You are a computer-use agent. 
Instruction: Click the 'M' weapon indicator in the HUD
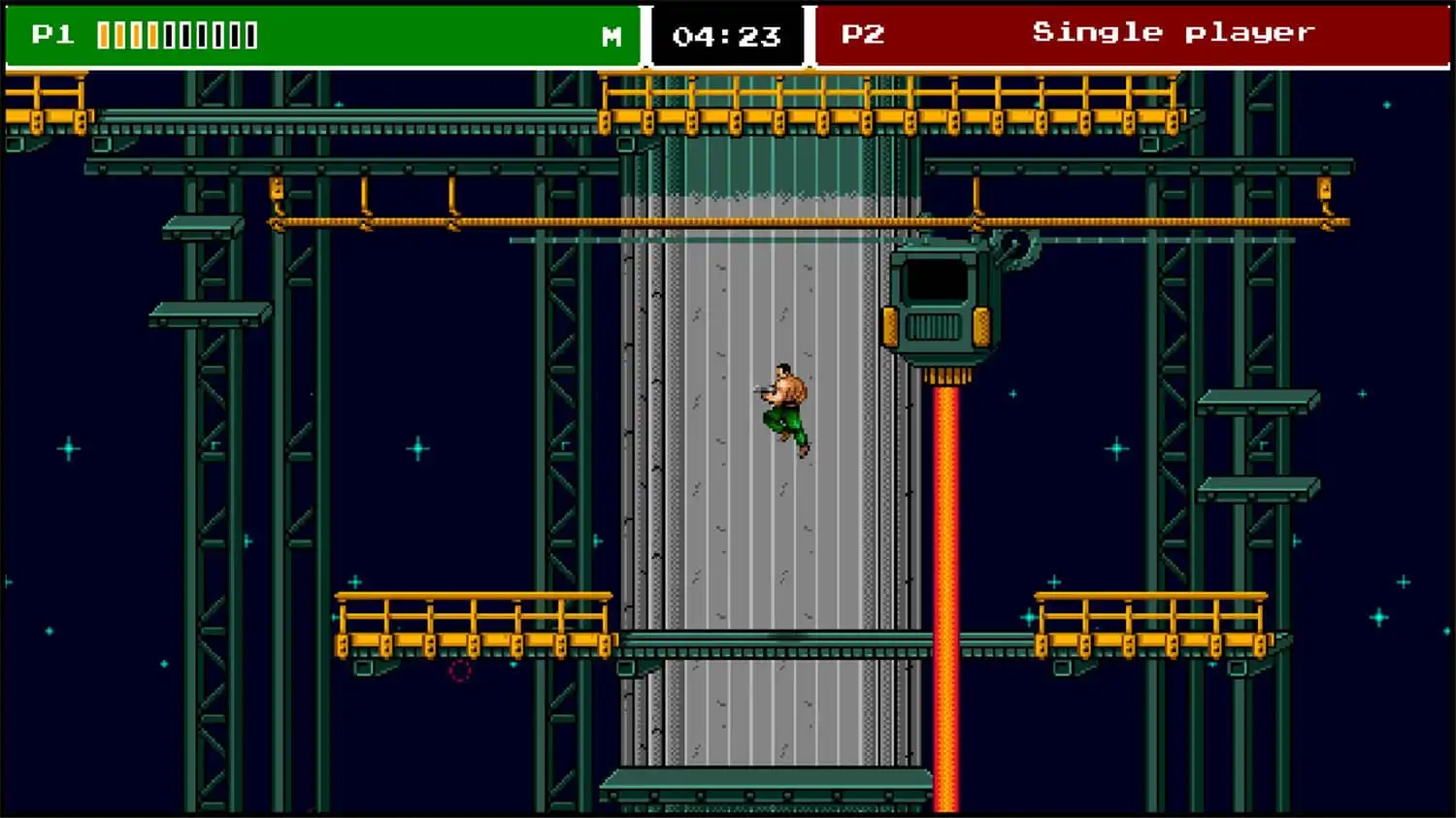[612, 37]
